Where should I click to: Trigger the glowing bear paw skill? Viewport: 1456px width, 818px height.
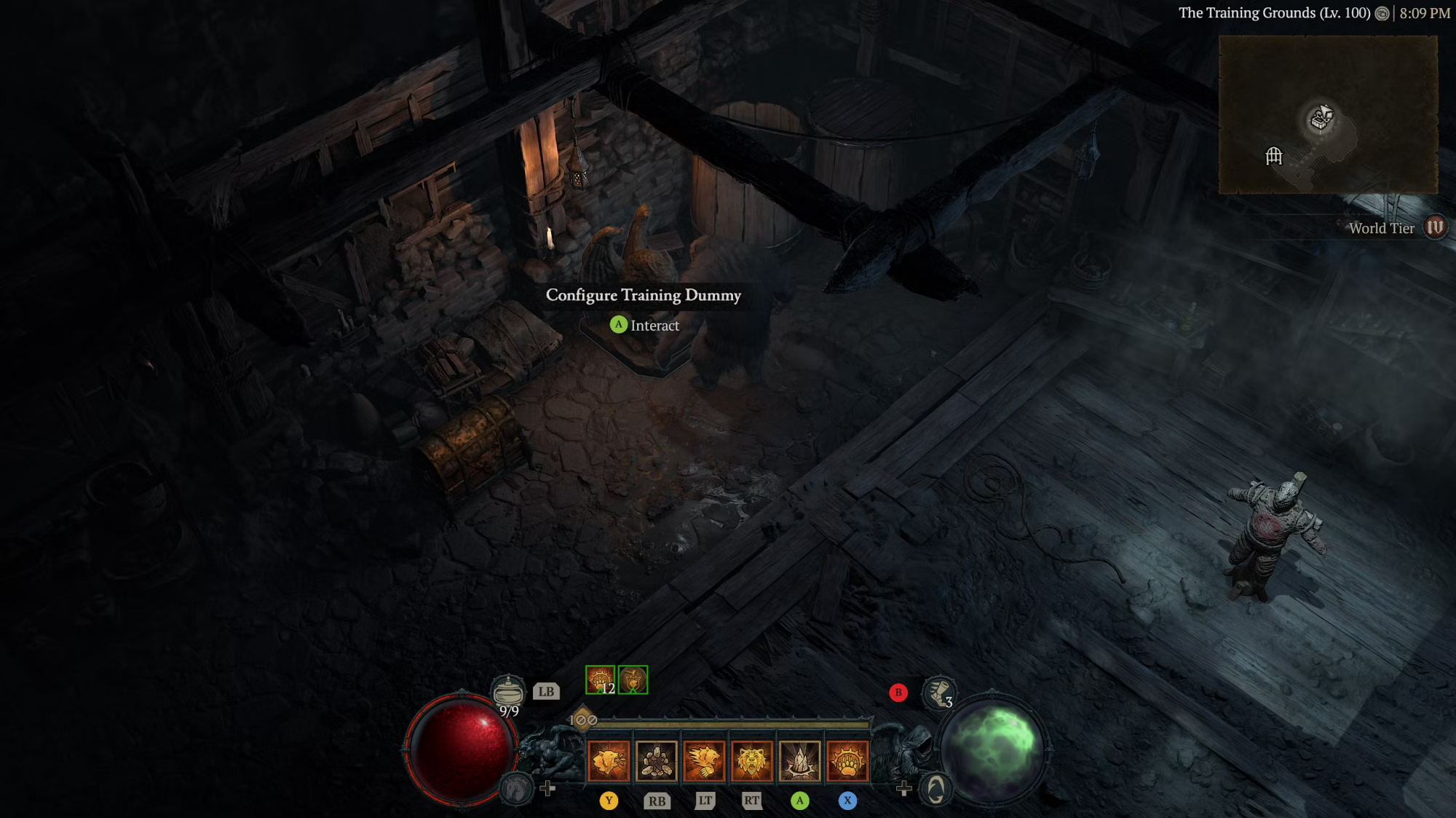(847, 761)
